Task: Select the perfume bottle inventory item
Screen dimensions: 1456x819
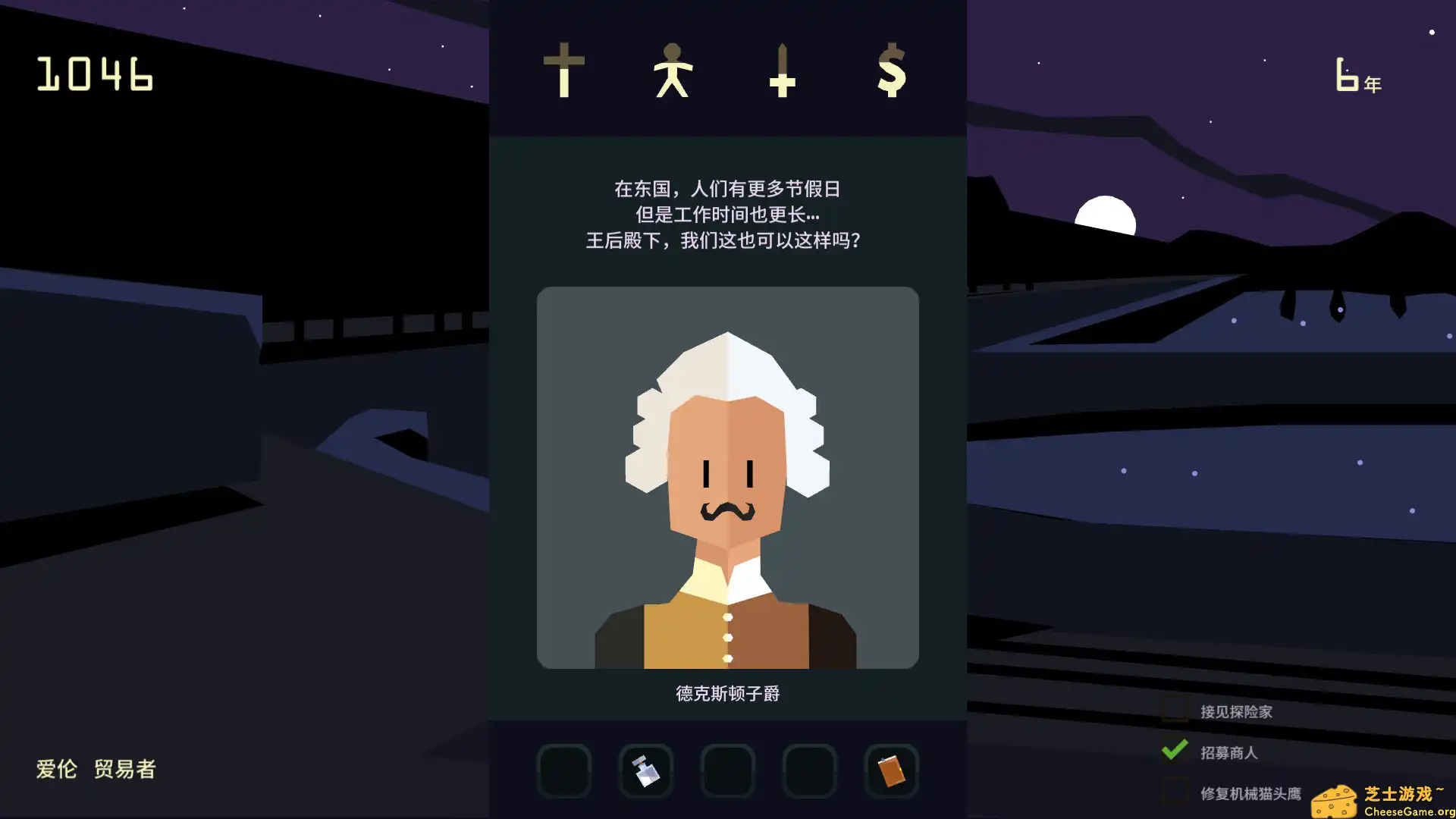Action: (x=645, y=770)
